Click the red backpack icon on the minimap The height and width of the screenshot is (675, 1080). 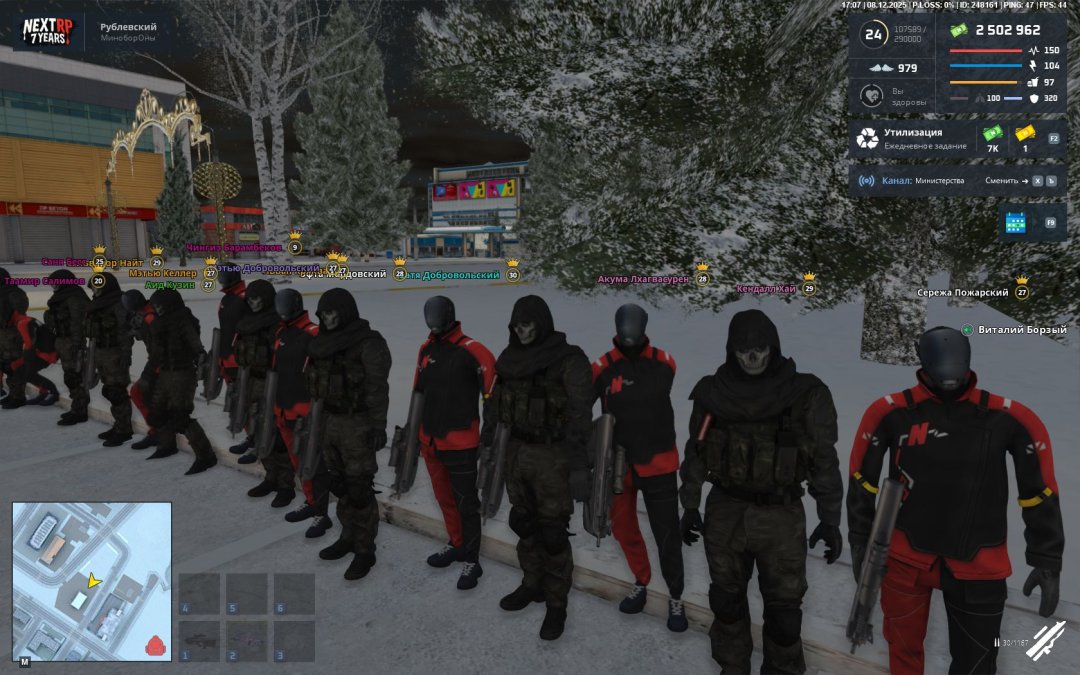153,645
